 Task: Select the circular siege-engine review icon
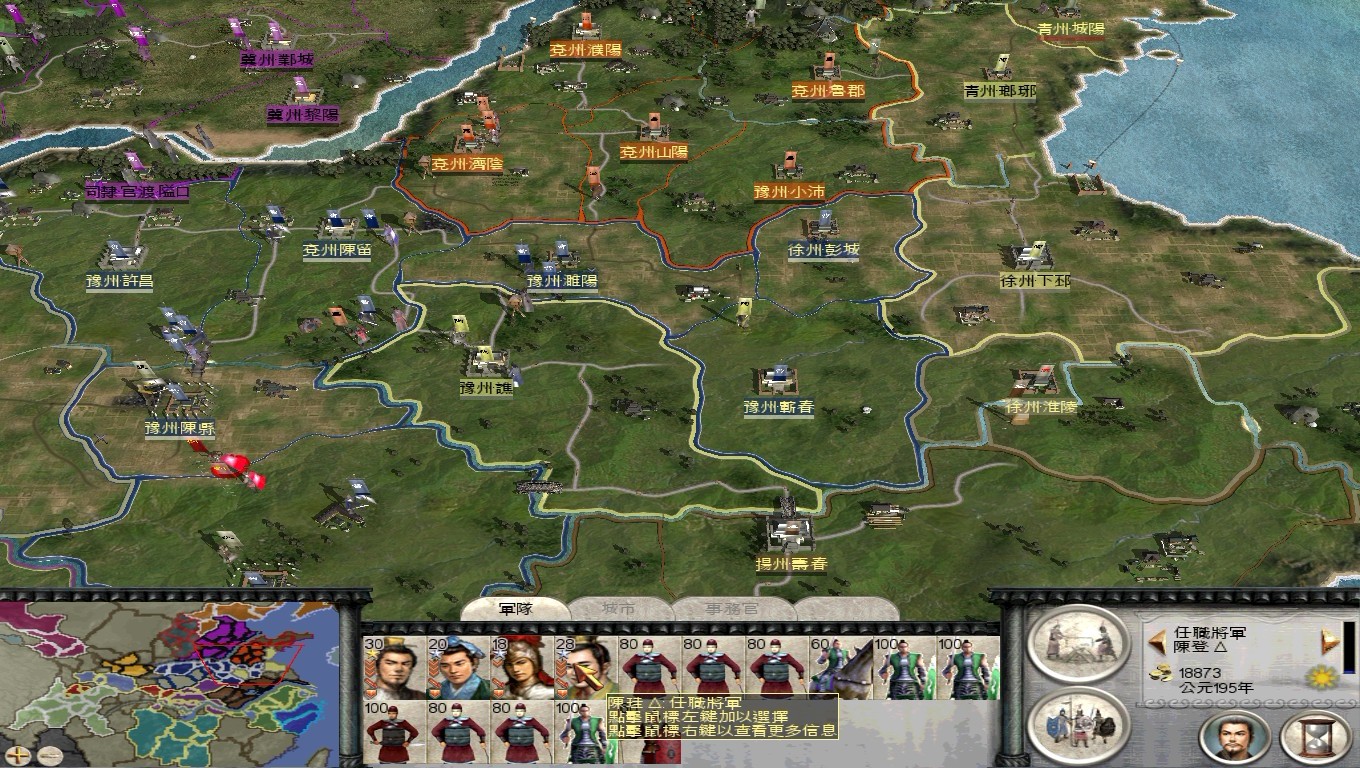click(x=1080, y=645)
